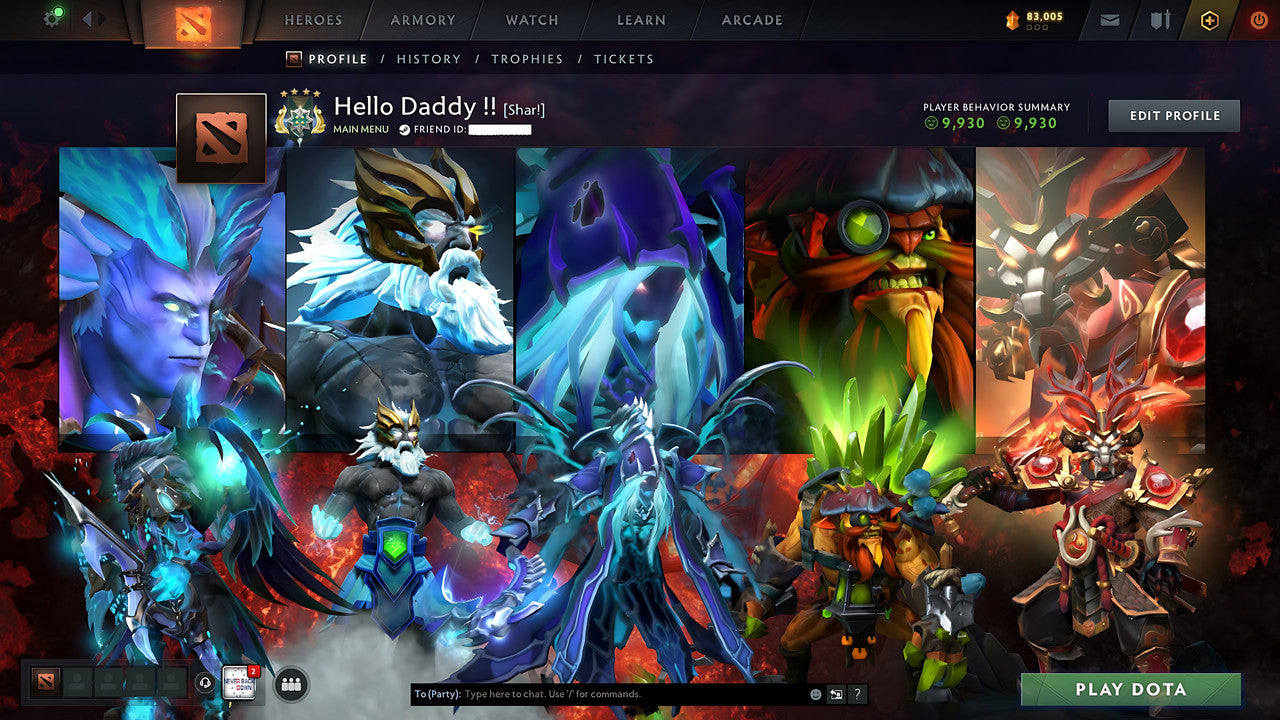Image resolution: width=1280 pixels, height=720 pixels.
Task: Click the help question mark next to chat
Action: pyautogui.click(x=858, y=692)
